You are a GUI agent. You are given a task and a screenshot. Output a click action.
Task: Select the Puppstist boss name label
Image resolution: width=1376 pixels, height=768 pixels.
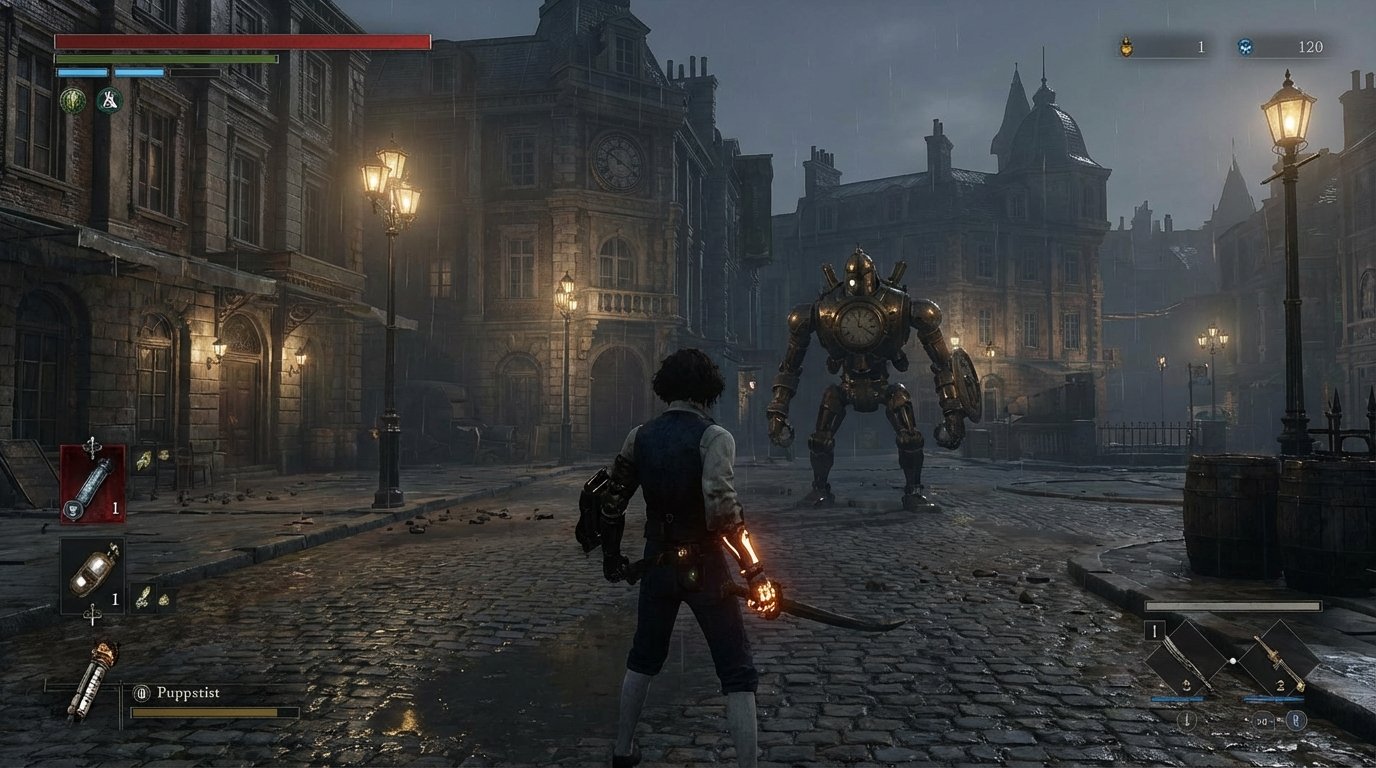[x=190, y=692]
